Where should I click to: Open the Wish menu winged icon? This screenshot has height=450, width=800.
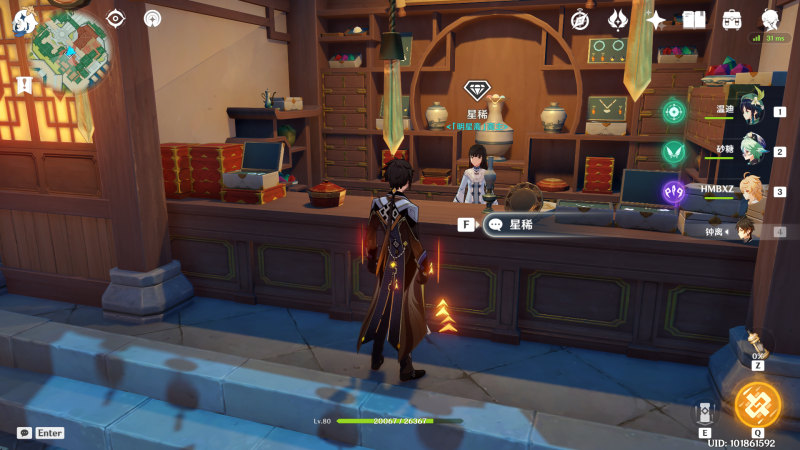tap(618, 19)
